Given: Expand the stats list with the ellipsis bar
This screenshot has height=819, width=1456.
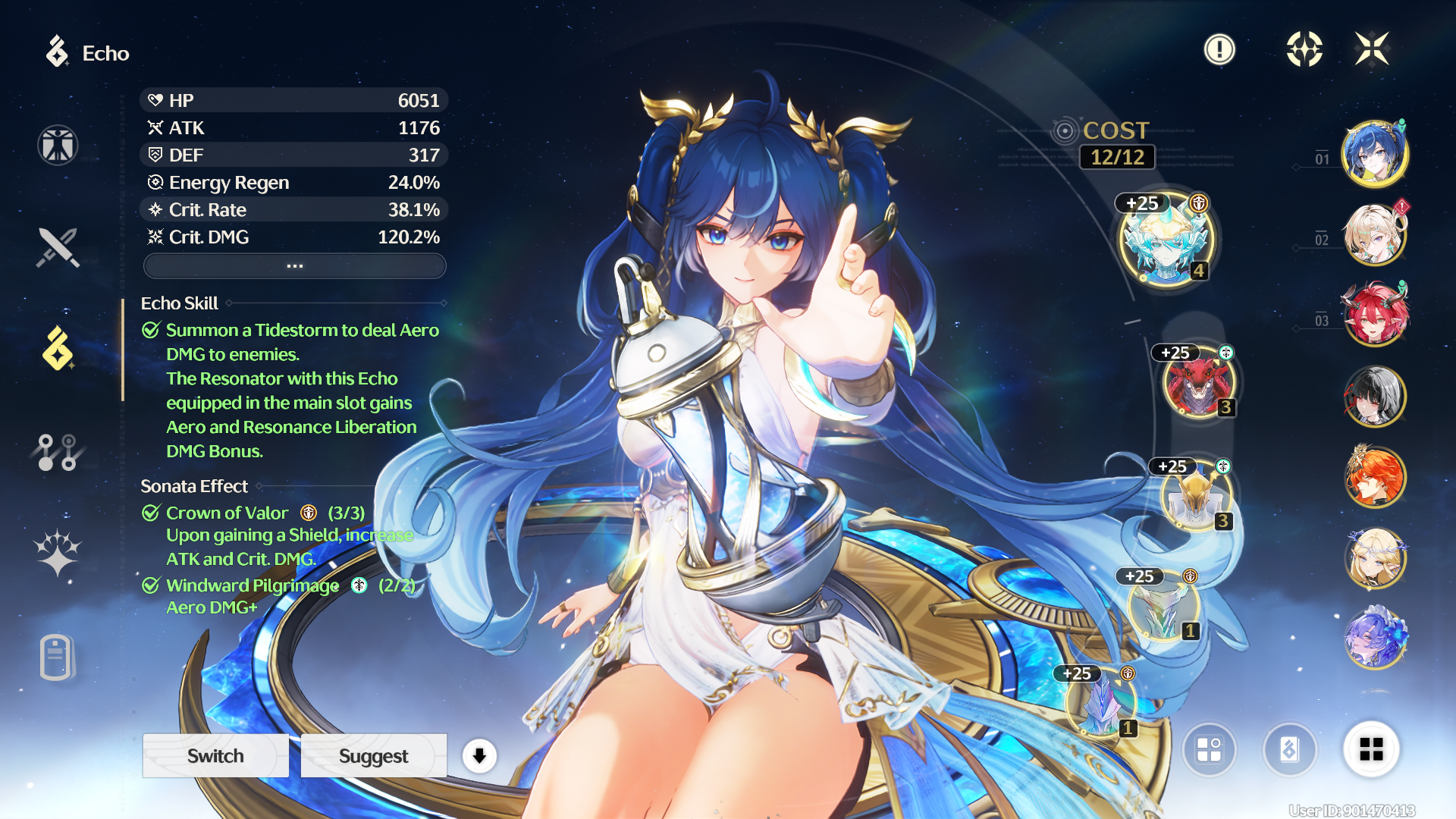Looking at the screenshot, I should 294,266.
